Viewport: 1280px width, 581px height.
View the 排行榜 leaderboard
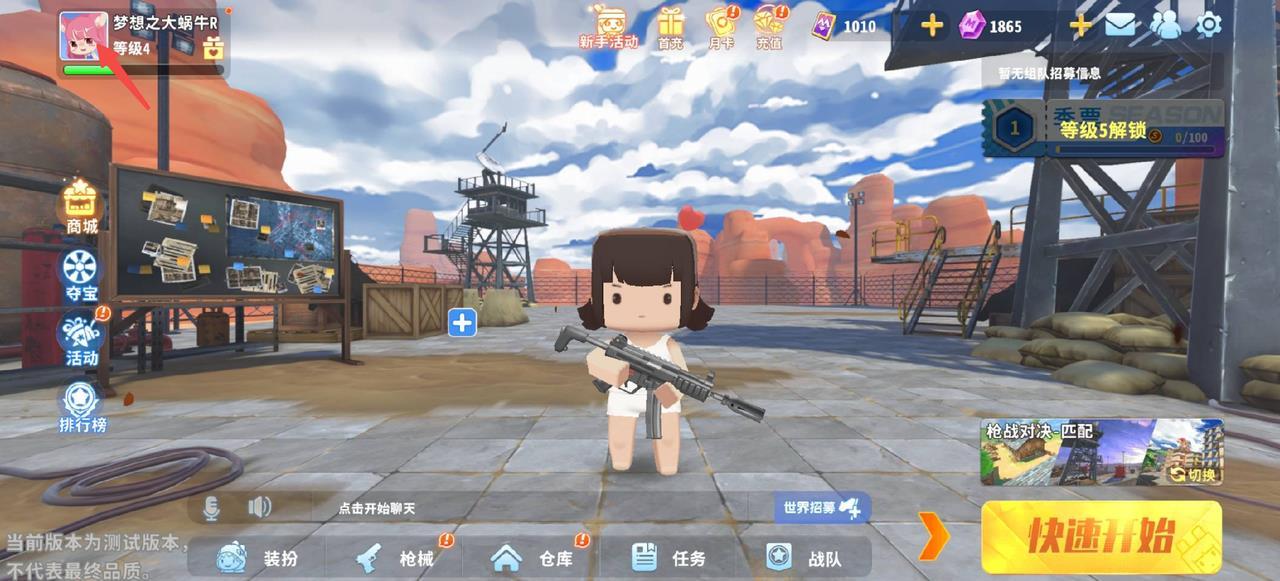(x=81, y=407)
